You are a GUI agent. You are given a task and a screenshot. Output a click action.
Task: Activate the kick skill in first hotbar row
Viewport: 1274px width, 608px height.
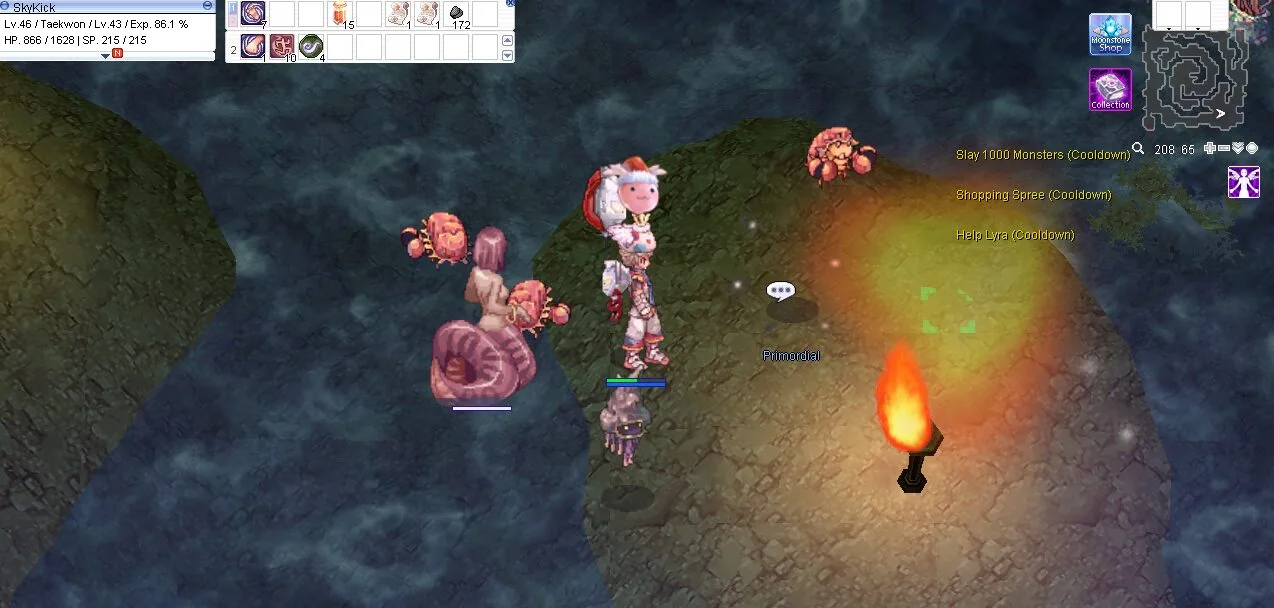pos(253,14)
